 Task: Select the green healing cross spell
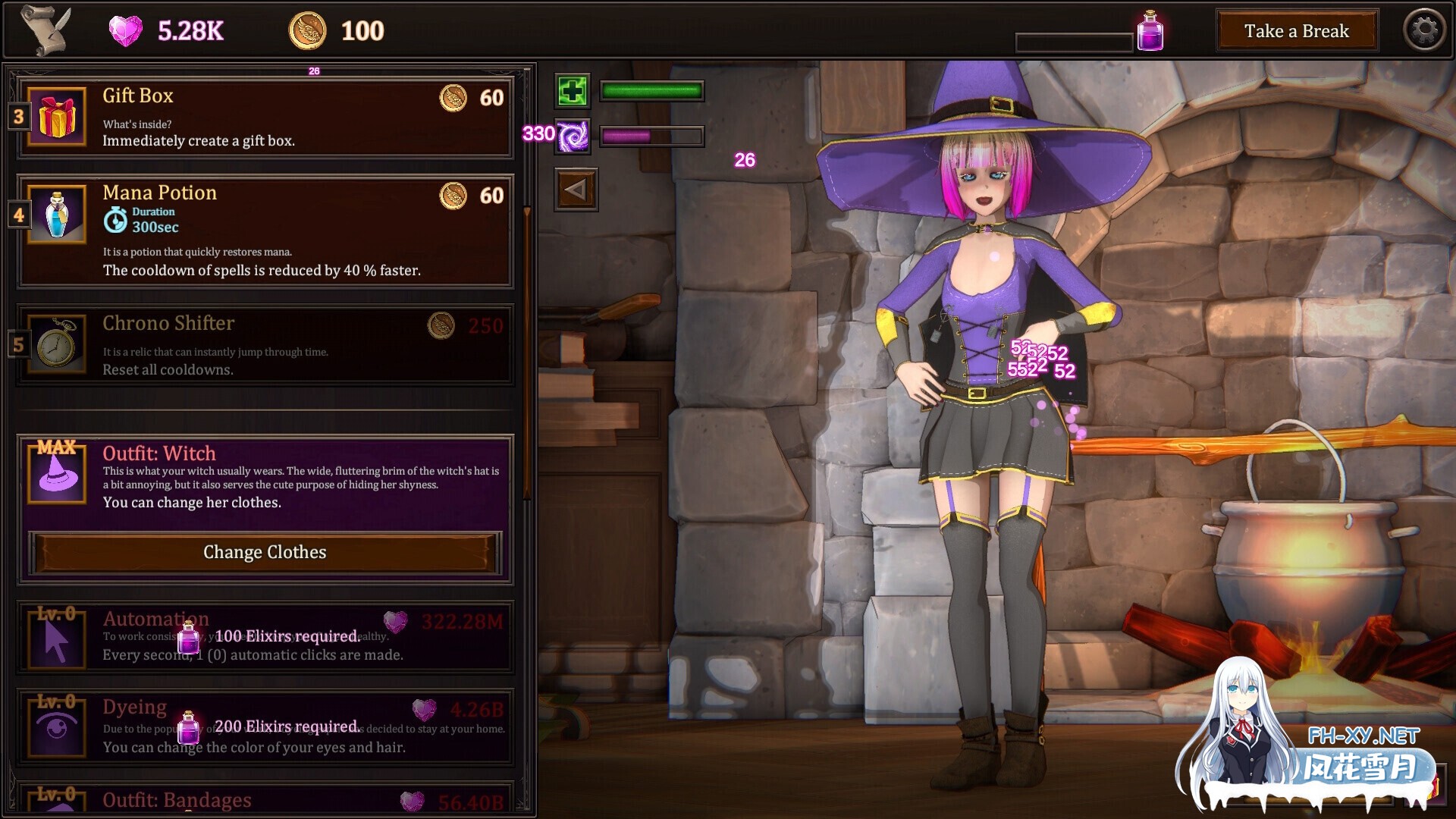[573, 91]
